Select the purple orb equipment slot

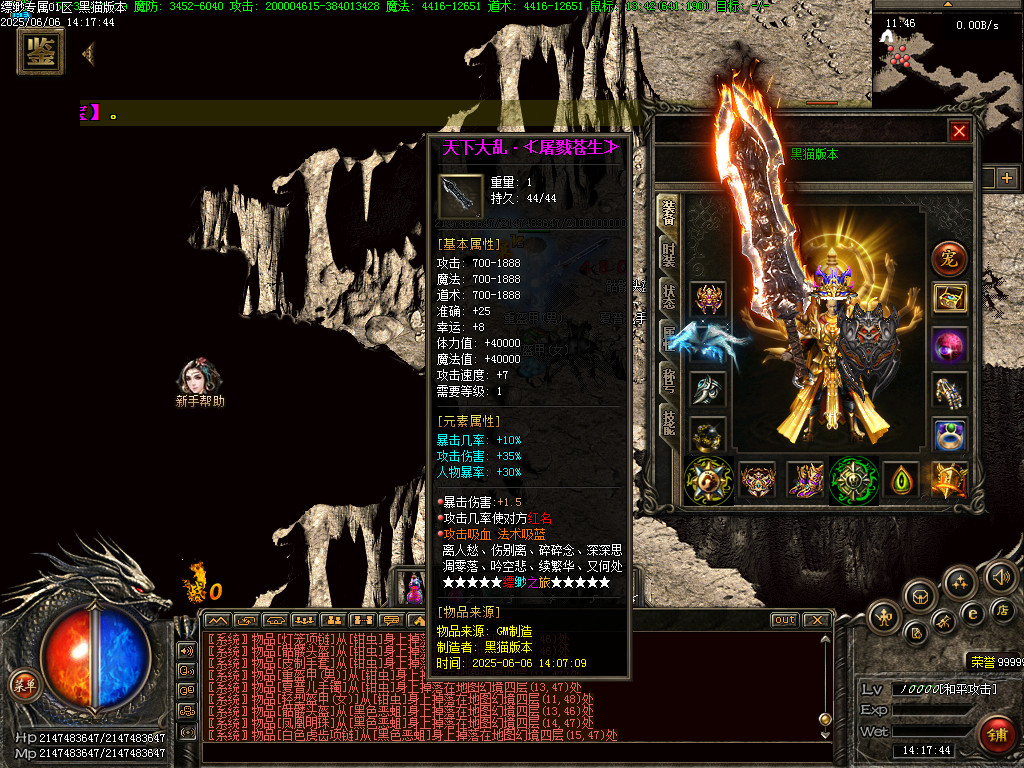click(x=949, y=345)
